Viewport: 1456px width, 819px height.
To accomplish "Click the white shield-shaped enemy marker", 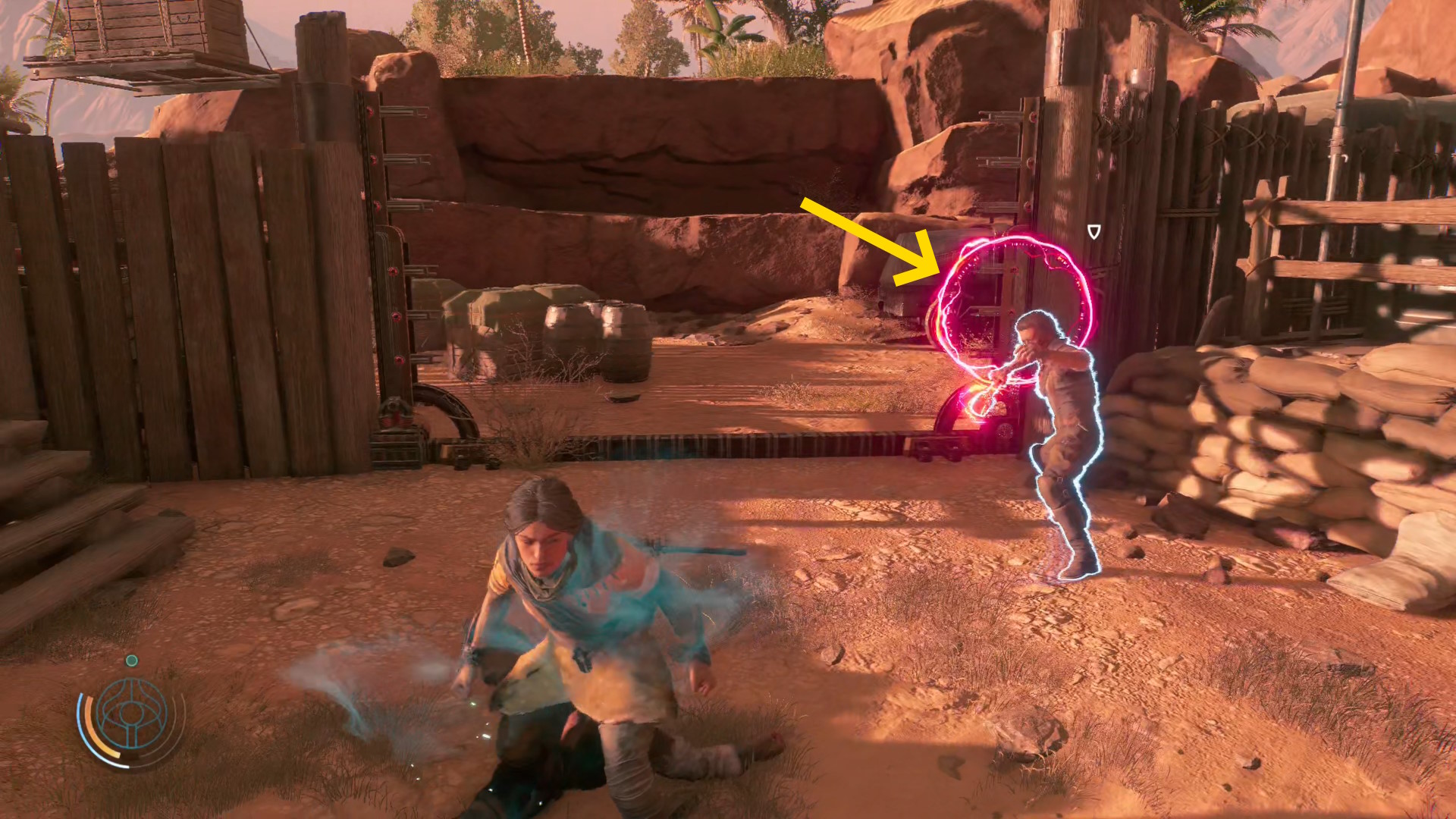I will pos(1094,231).
